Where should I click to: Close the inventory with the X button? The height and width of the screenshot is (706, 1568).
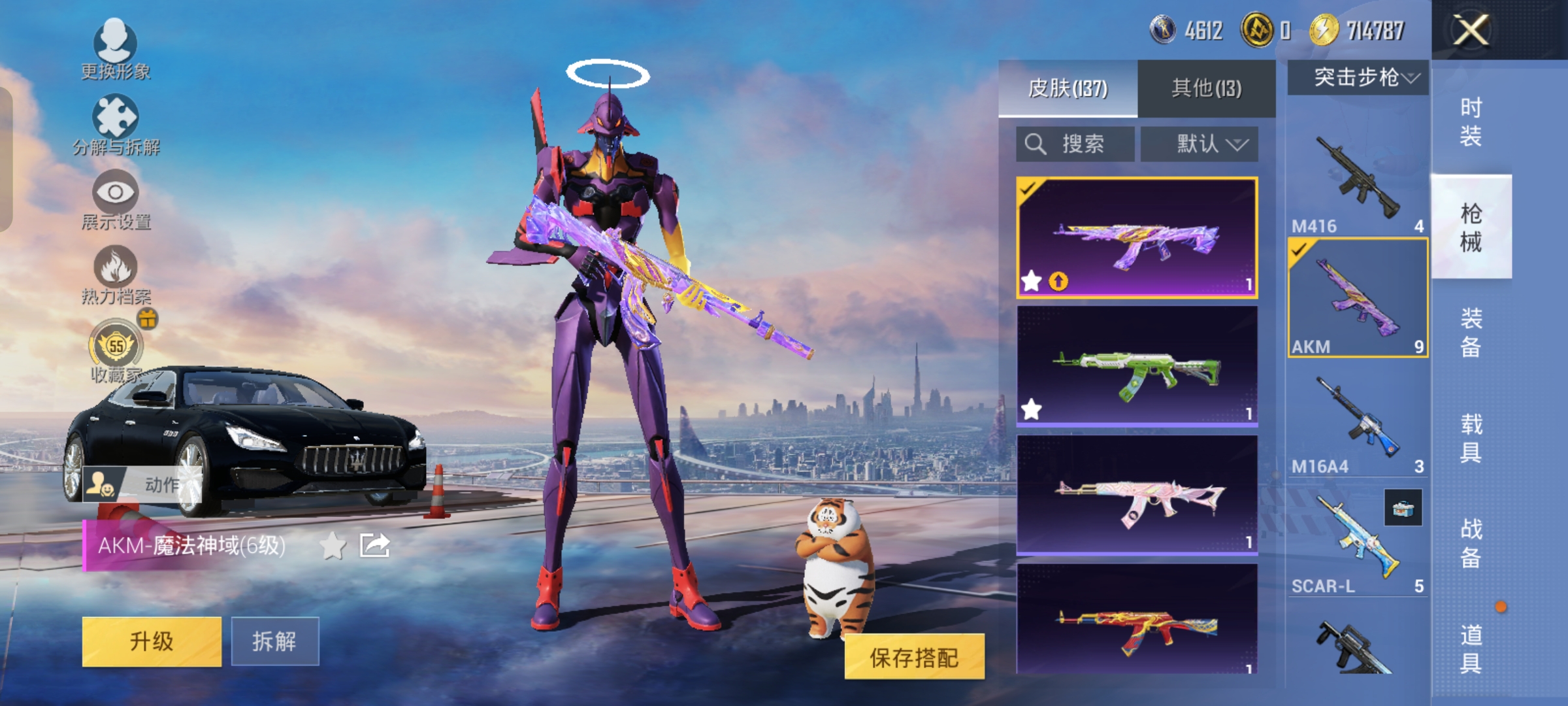pyautogui.click(x=1470, y=30)
